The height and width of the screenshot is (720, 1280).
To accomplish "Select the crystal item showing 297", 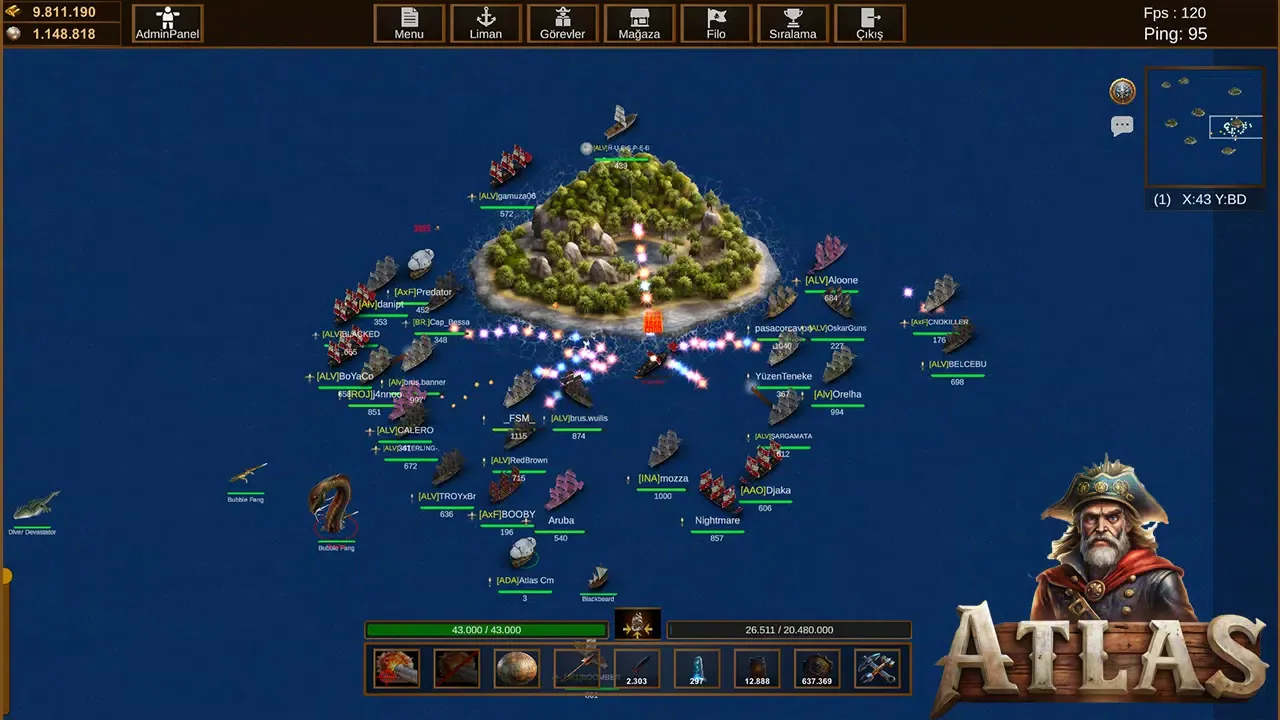I will point(696,668).
